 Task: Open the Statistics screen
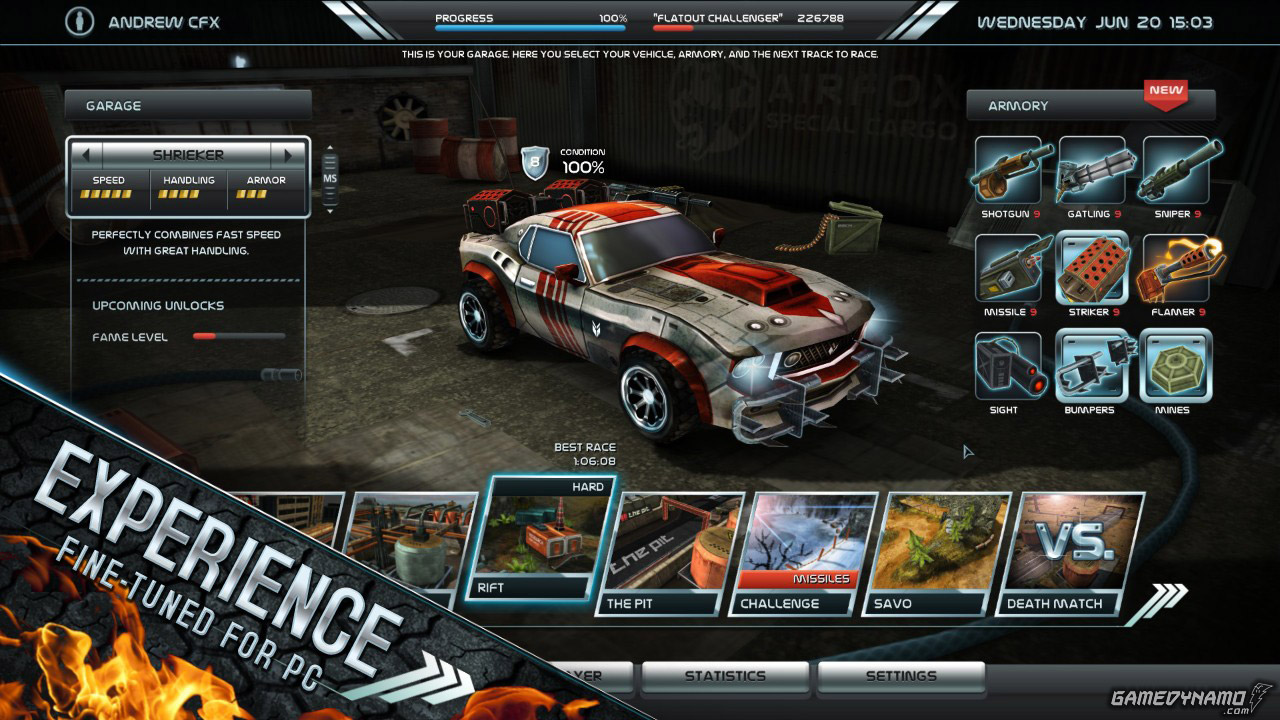725,677
